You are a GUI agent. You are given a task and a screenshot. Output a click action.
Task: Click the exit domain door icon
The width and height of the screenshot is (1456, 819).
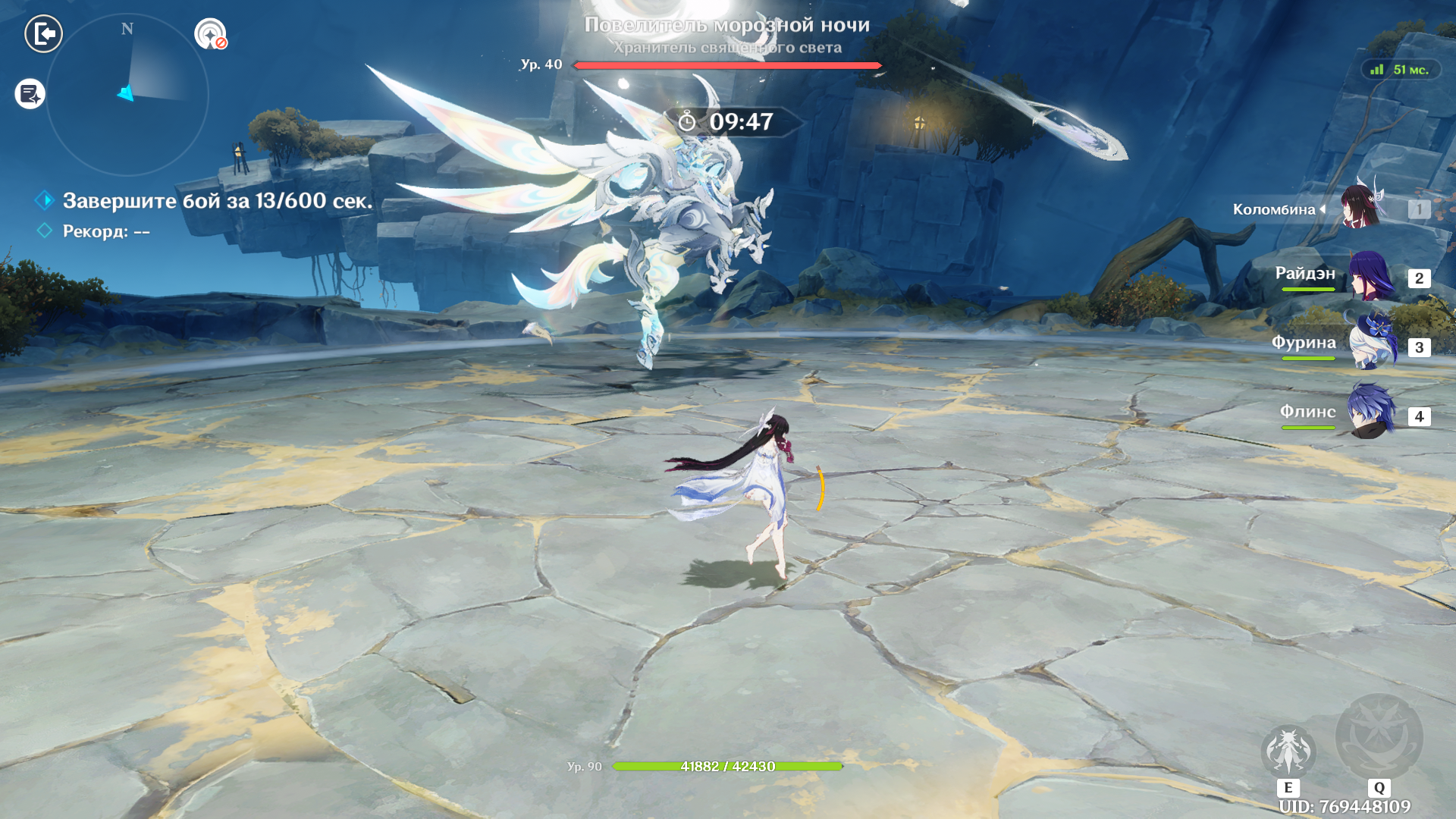[43, 33]
